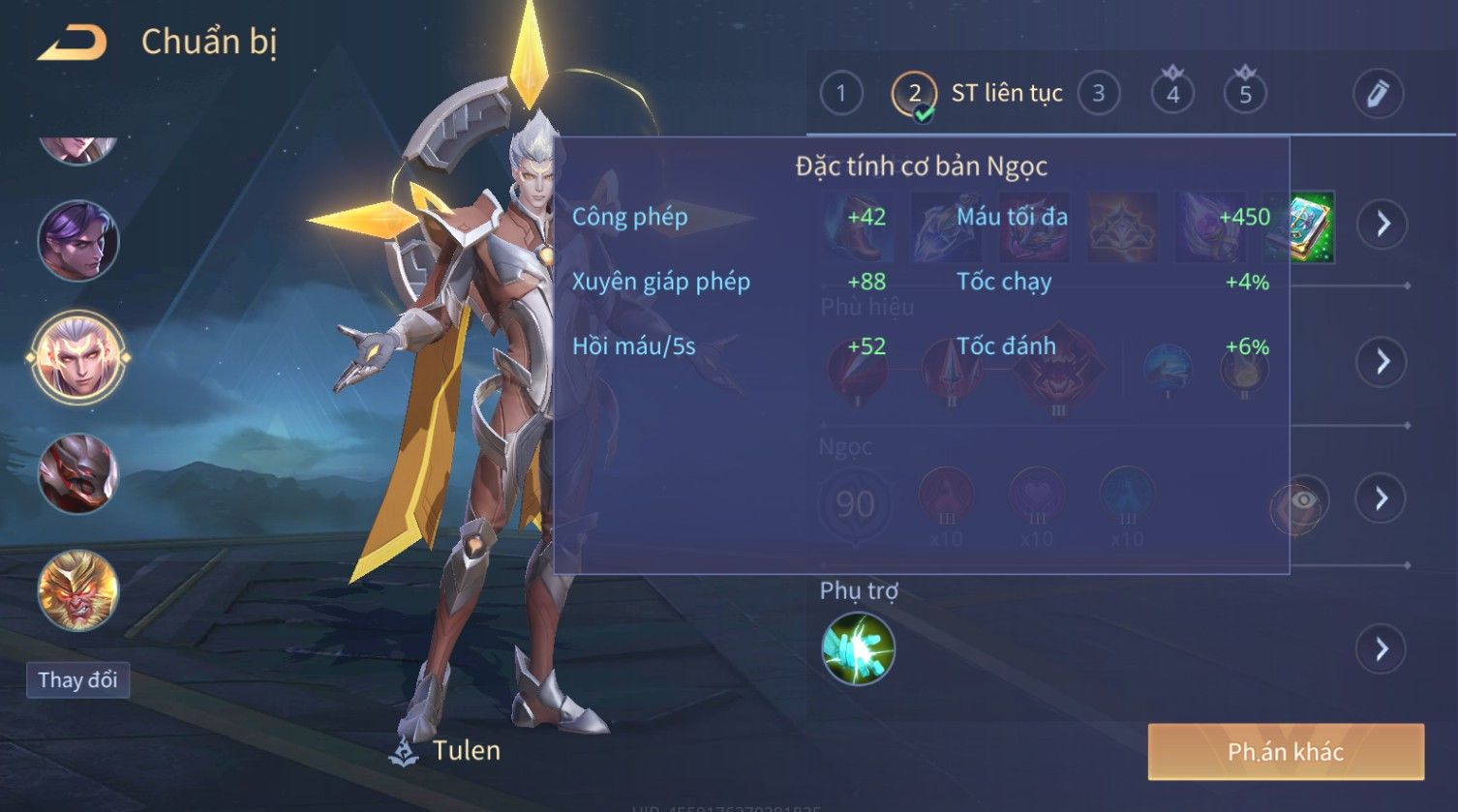The image size is (1458, 812).
Task: Go back using the return arrow
Action: 72,43
